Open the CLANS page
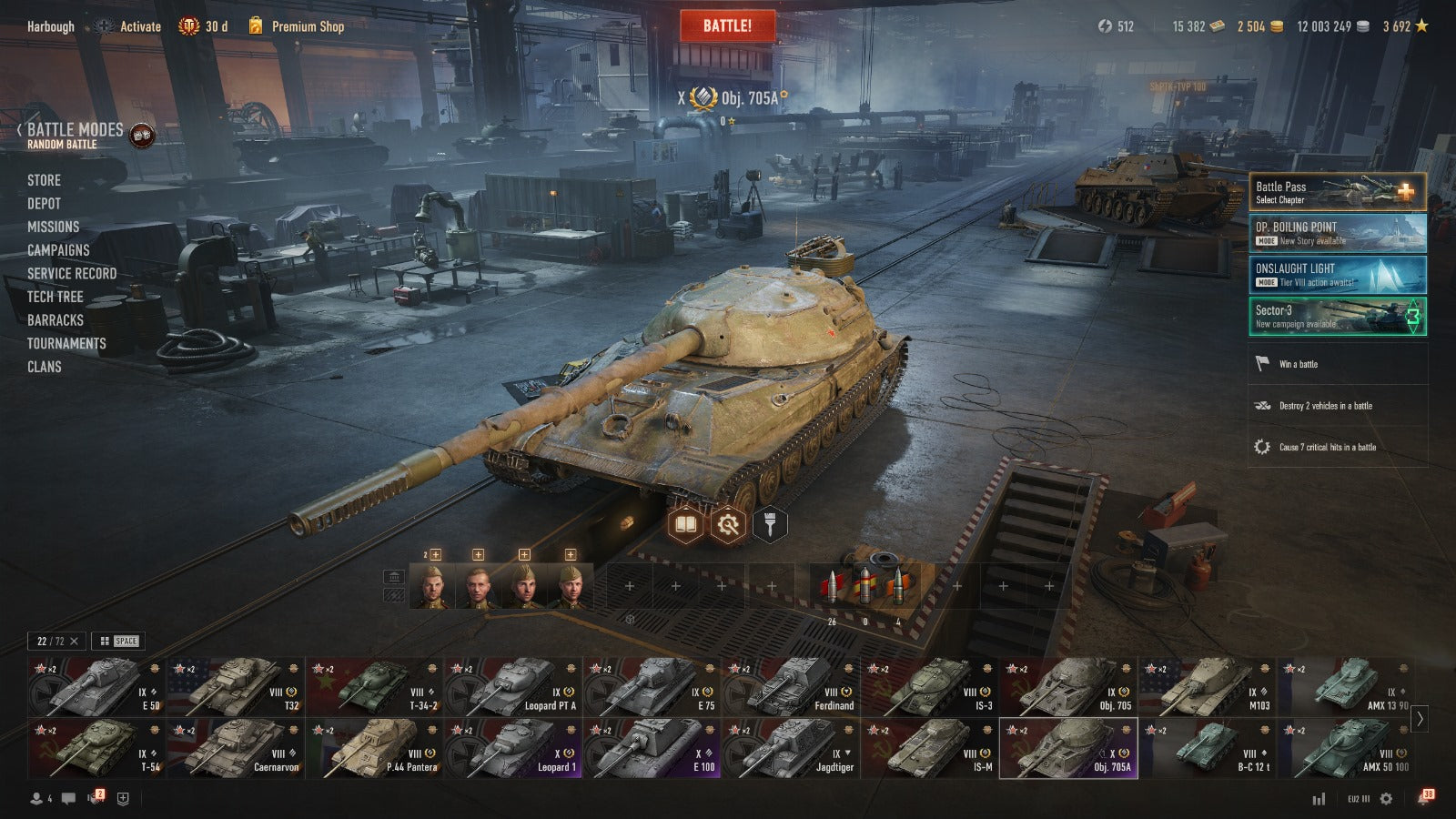 click(x=44, y=367)
